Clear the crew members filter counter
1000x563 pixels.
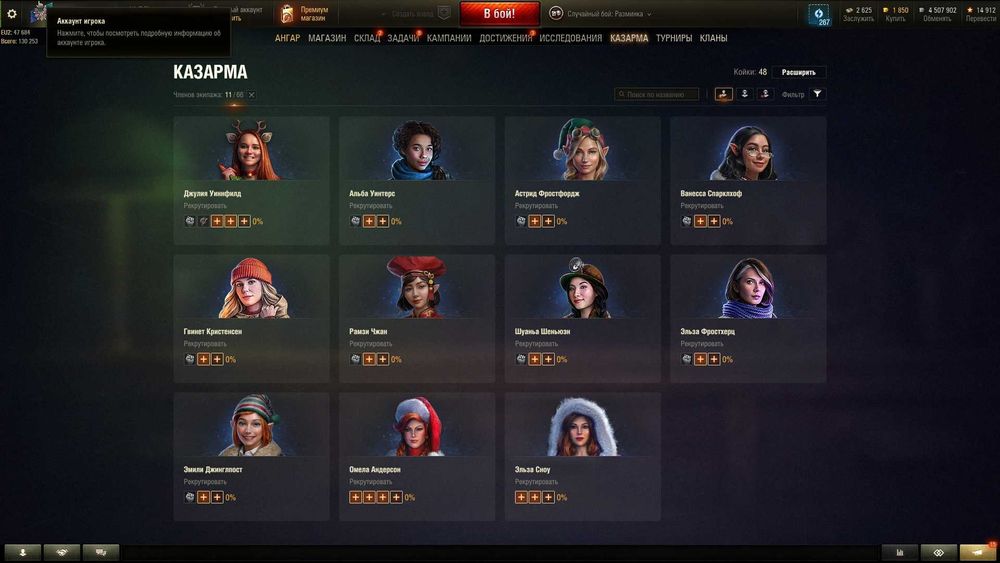tap(252, 95)
